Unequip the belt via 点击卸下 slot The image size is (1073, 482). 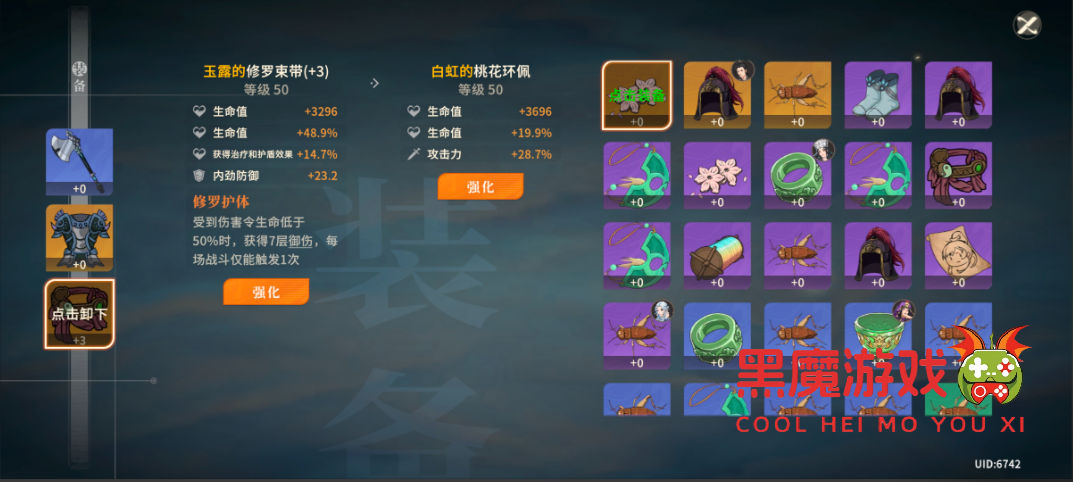pyautogui.click(x=79, y=313)
